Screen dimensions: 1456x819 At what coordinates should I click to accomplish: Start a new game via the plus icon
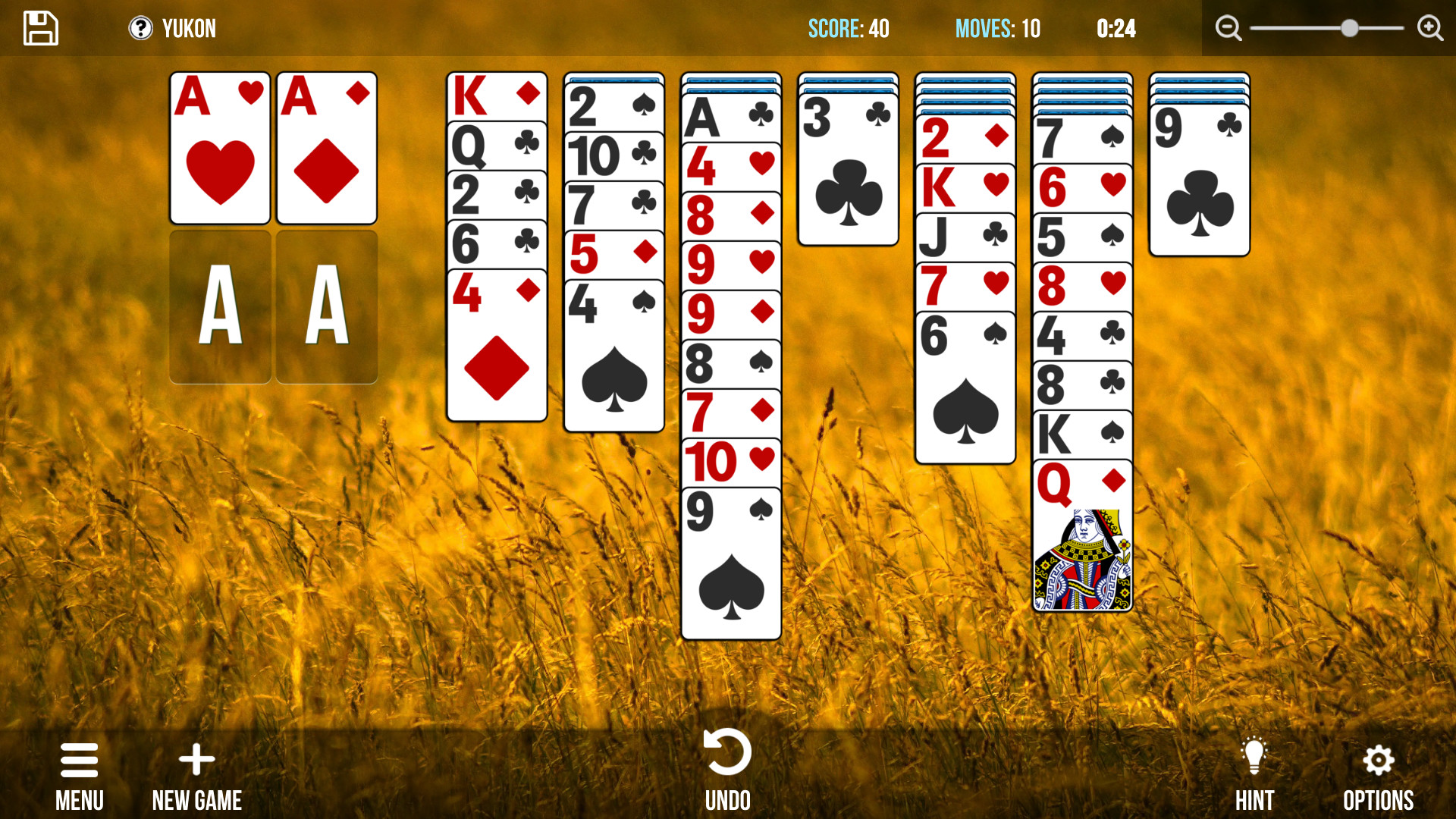[x=196, y=761]
